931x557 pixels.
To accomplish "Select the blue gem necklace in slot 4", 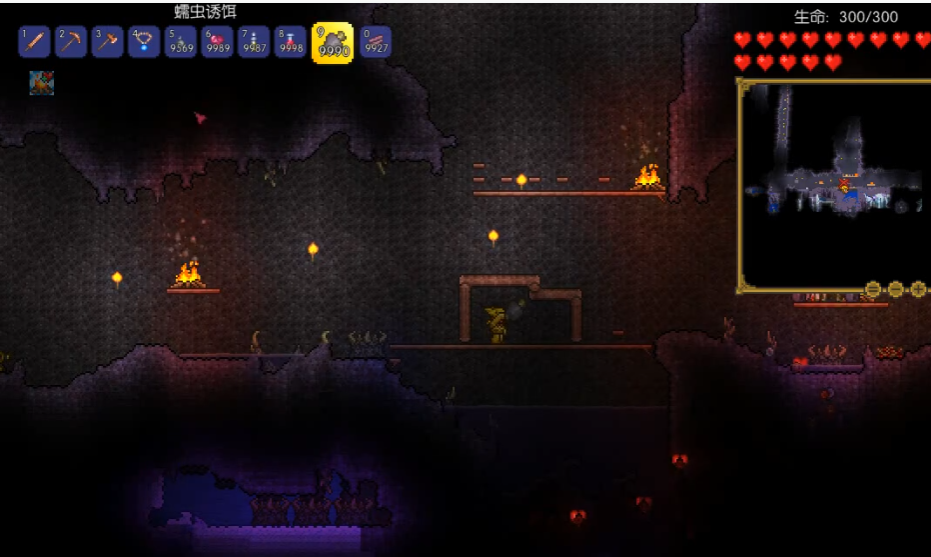I will coord(144,42).
